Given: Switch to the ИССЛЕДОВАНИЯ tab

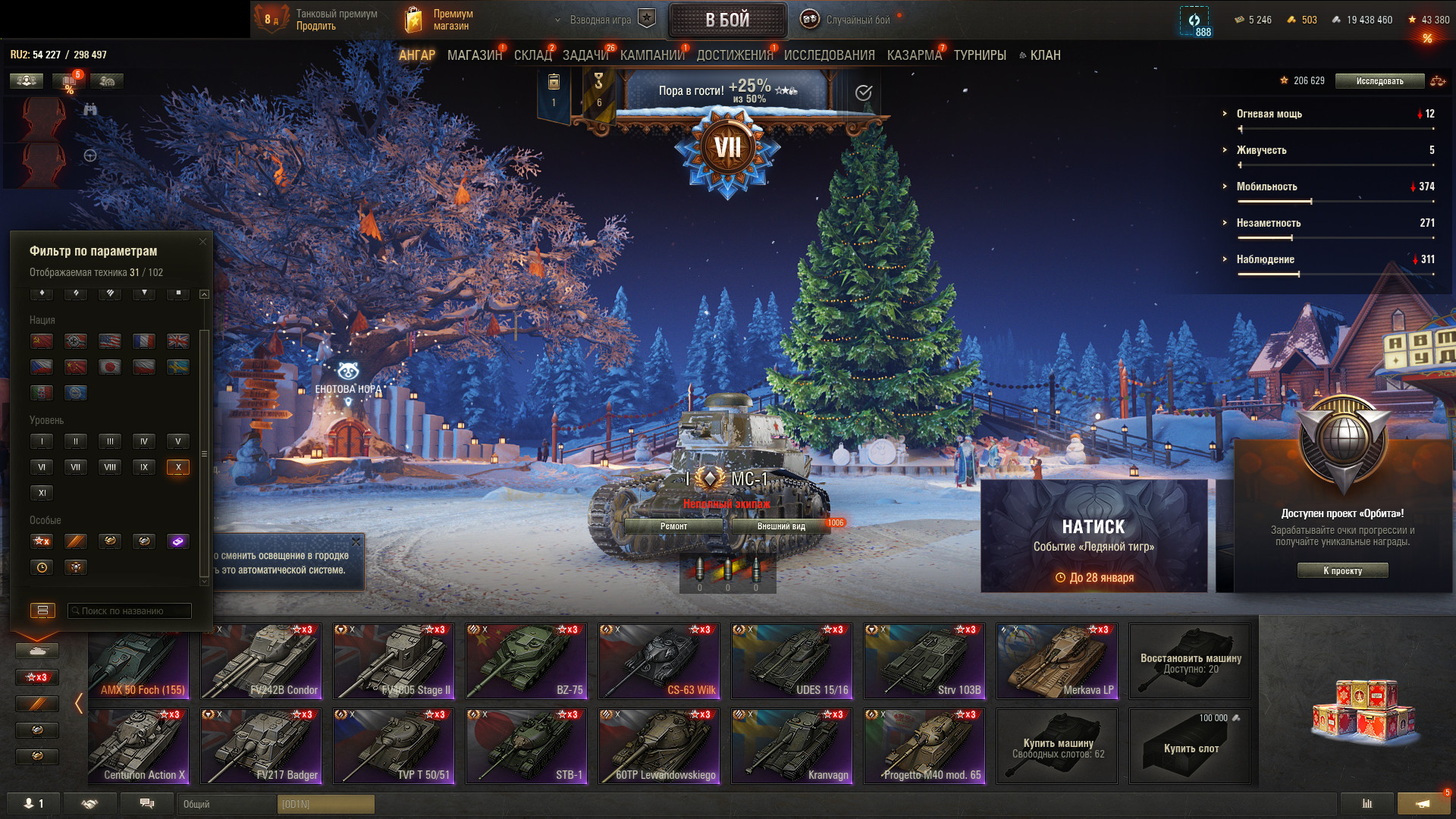Looking at the screenshot, I should tap(829, 55).
